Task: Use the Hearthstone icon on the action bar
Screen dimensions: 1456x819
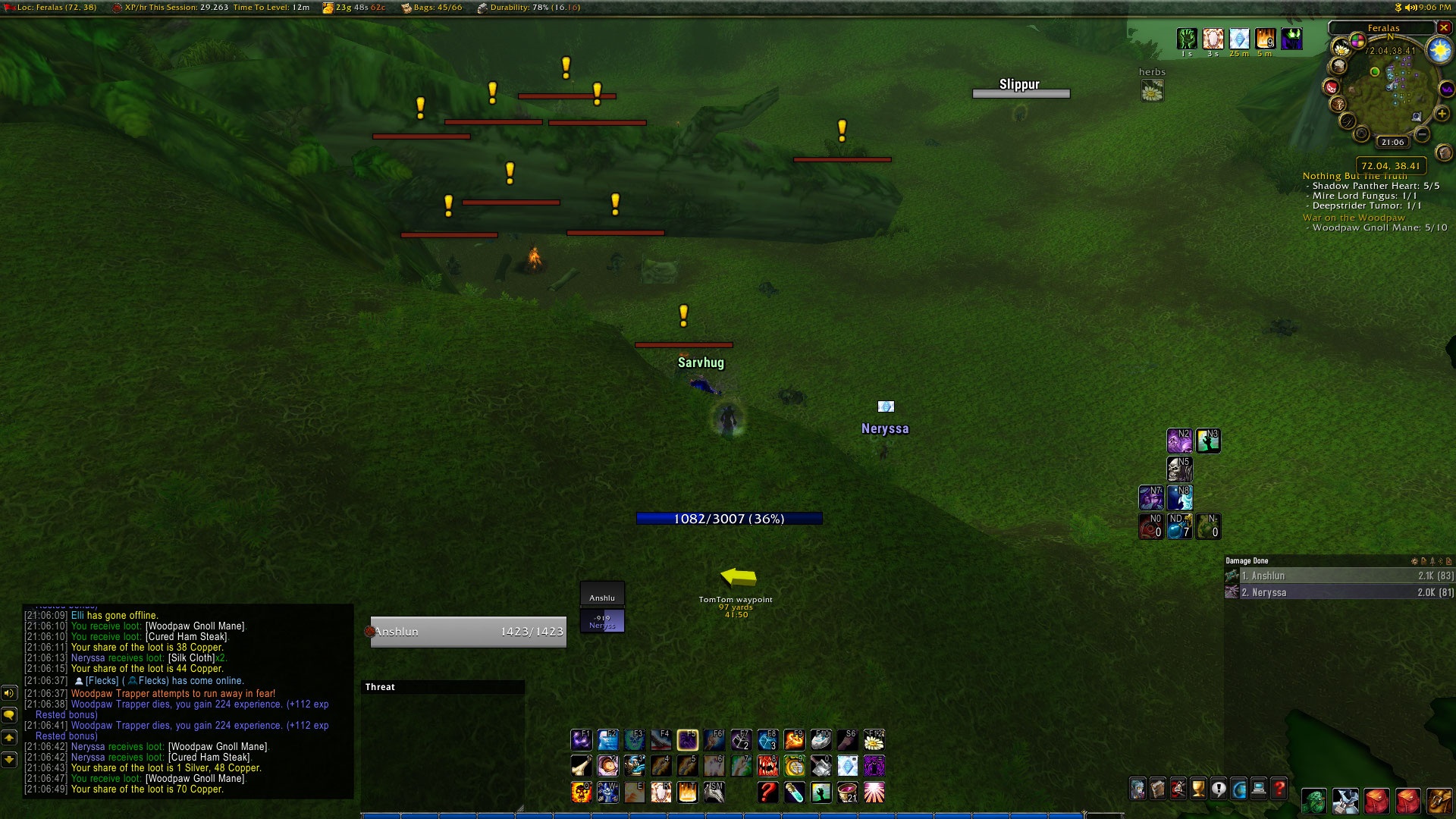Action: coord(818,741)
